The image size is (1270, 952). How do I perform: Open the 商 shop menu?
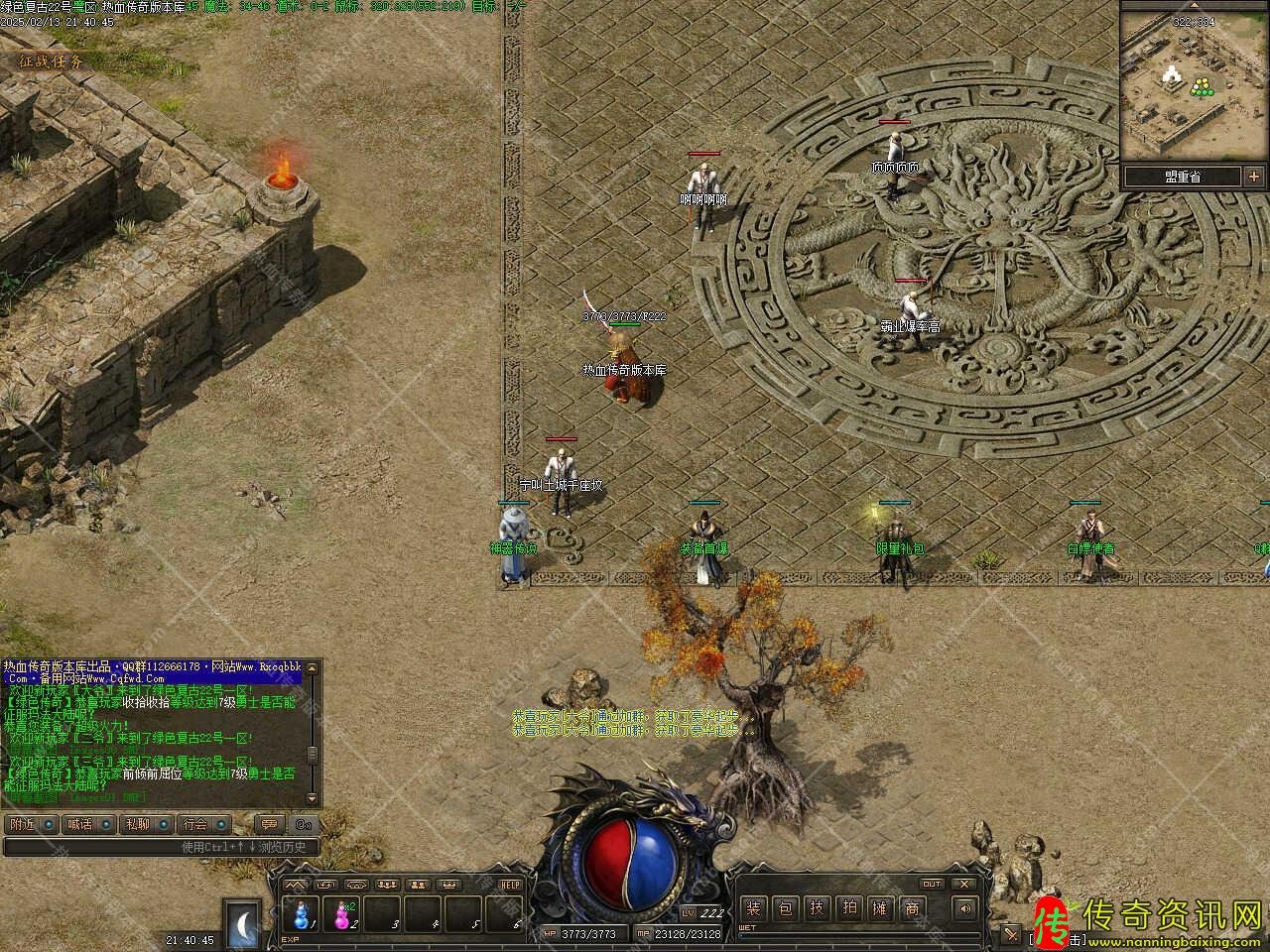pyautogui.click(x=911, y=908)
